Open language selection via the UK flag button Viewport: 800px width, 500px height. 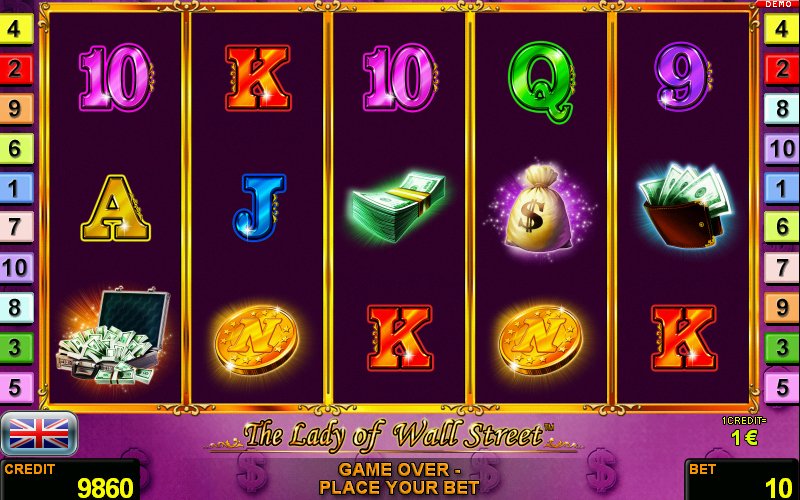pos(39,433)
